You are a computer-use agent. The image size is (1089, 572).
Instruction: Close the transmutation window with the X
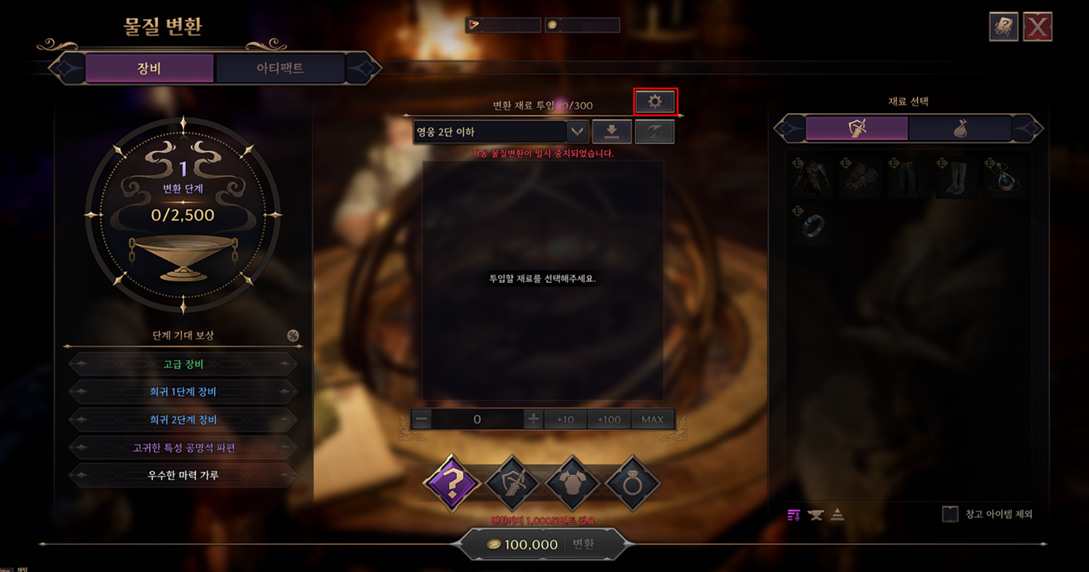[1037, 27]
